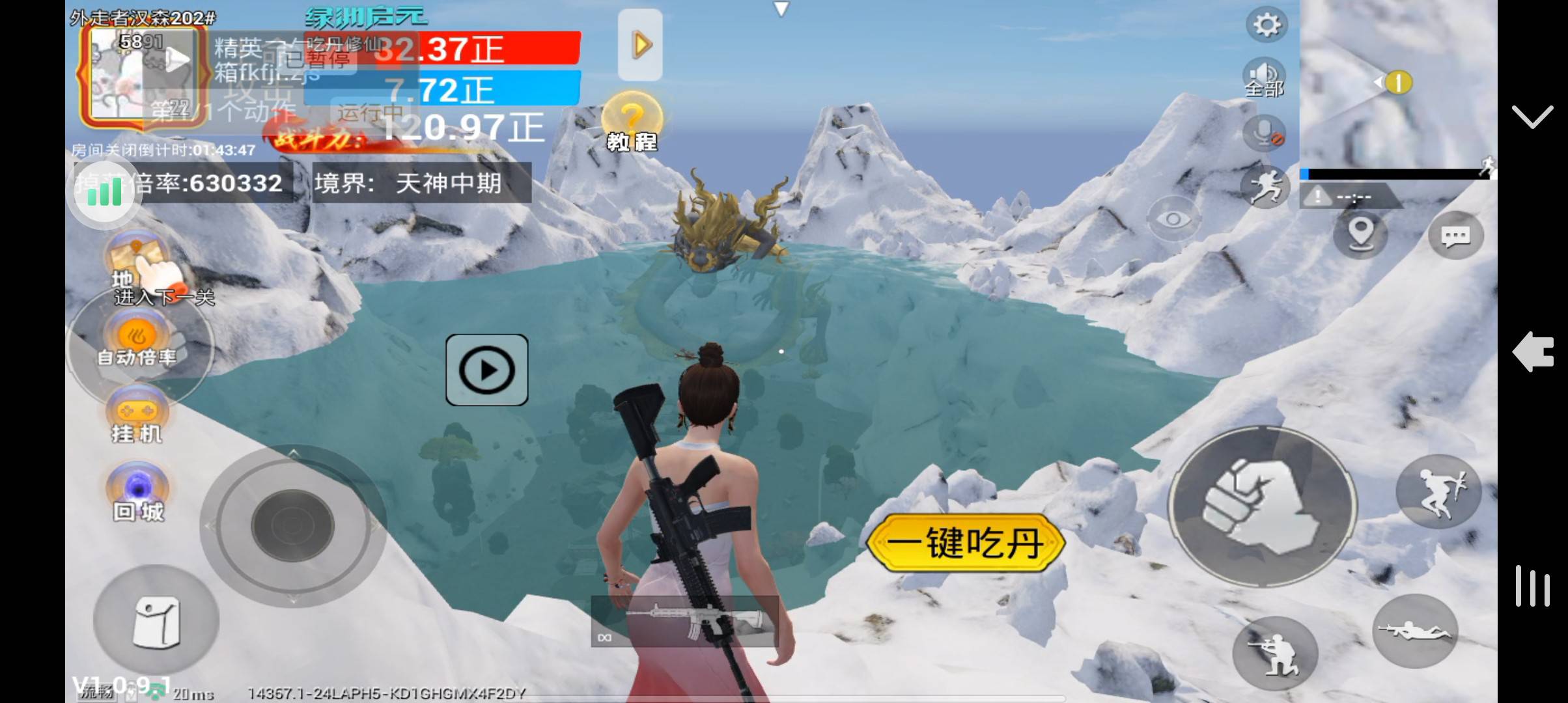Viewport: 1568px width, 703px height.
Task: Hit the fist punch attack button
Action: point(1261,508)
